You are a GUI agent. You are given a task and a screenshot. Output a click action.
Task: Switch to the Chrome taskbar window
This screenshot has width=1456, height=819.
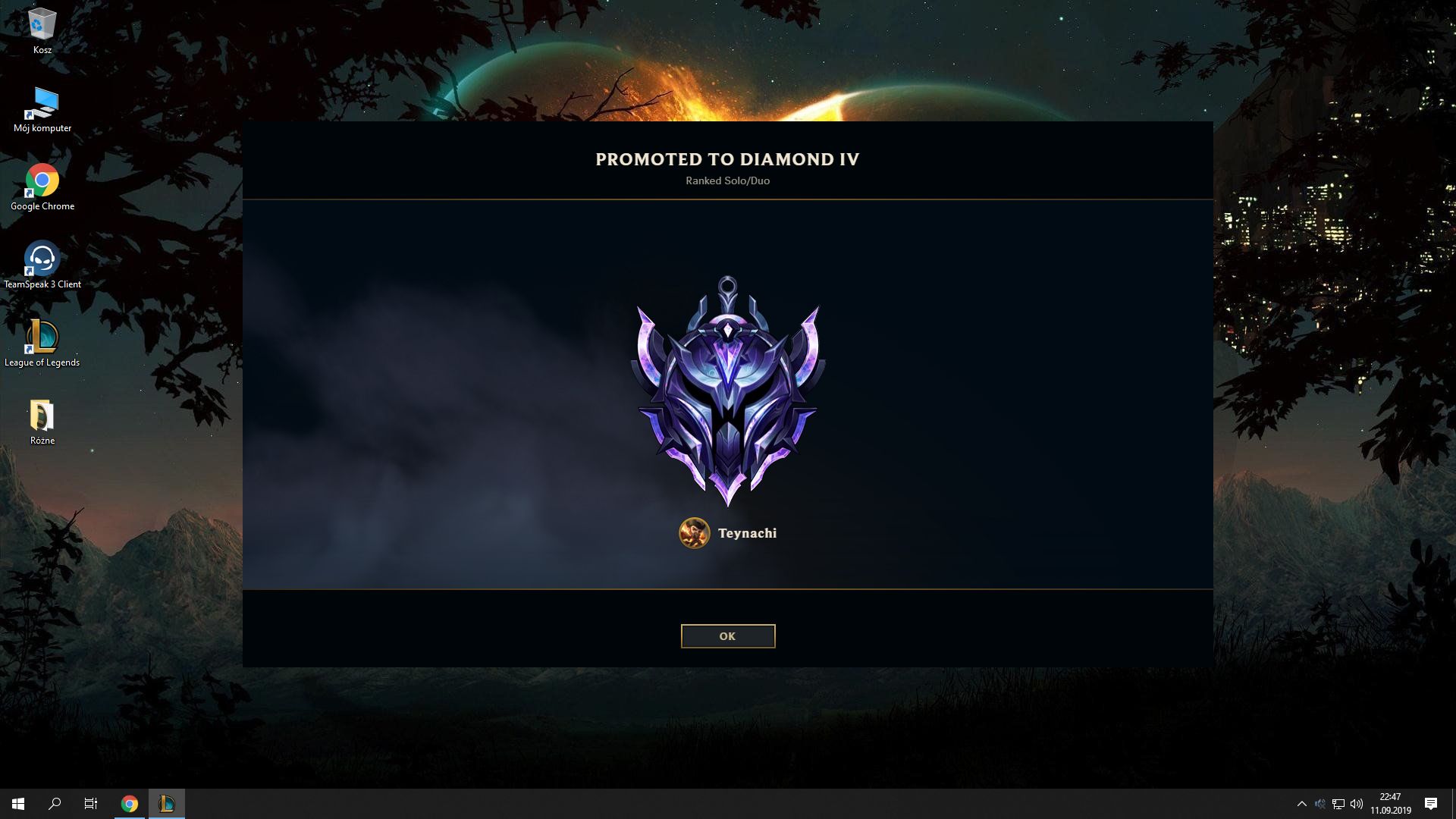click(x=129, y=804)
